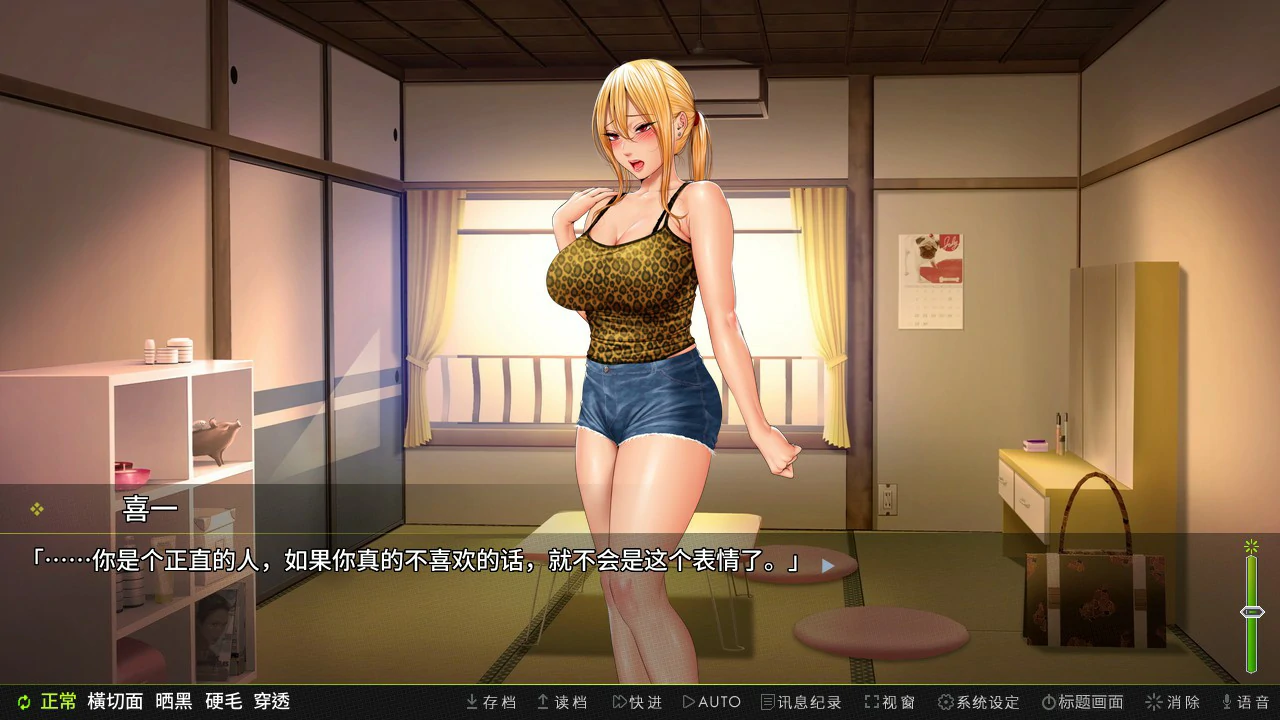Click the 语音 voice button
The height and width of the screenshot is (720, 1280).
click(x=1245, y=702)
